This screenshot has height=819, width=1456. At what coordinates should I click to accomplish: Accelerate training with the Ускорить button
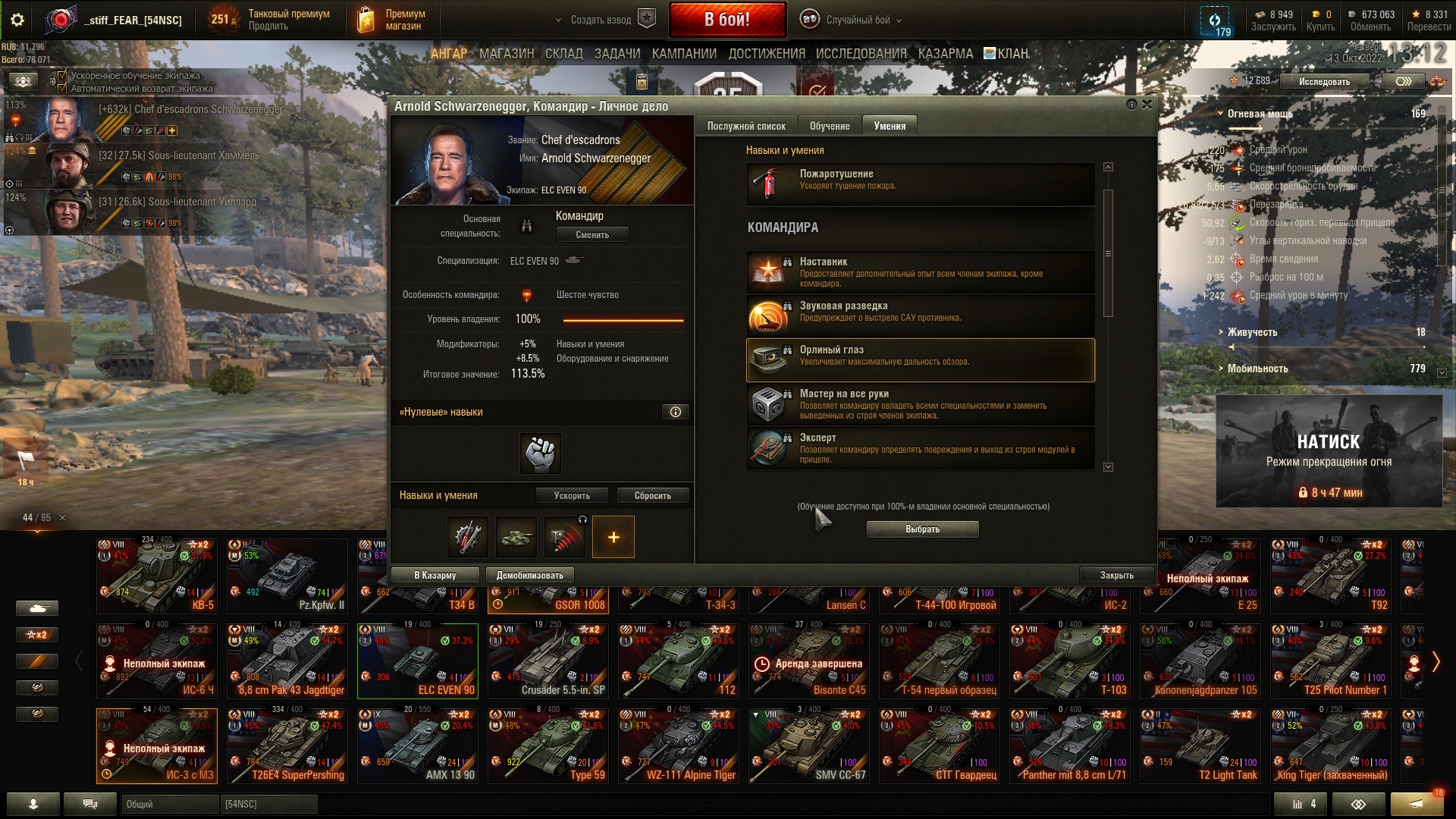coord(572,496)
